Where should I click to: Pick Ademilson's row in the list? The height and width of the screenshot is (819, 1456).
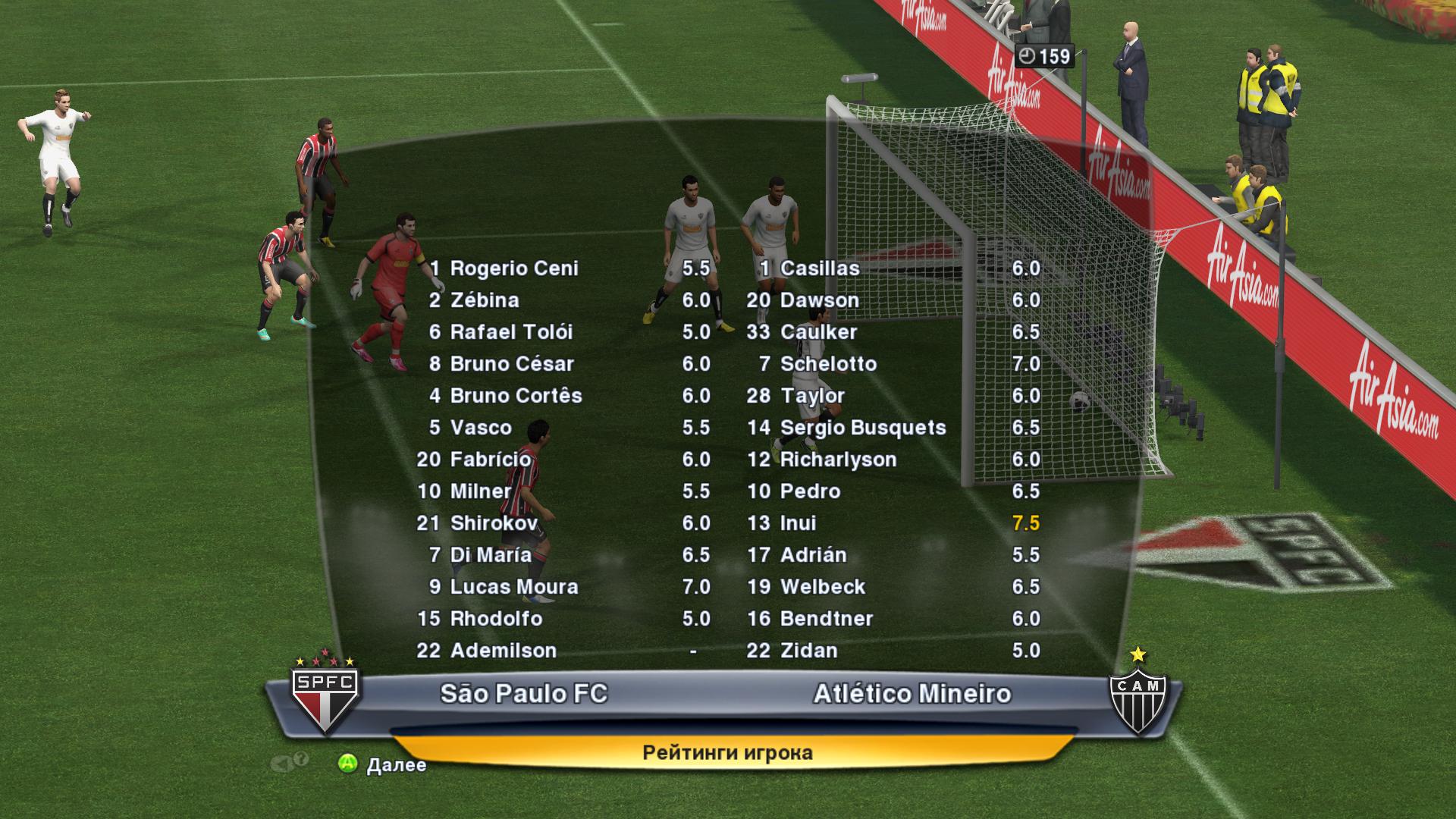(x=503, y=651)
